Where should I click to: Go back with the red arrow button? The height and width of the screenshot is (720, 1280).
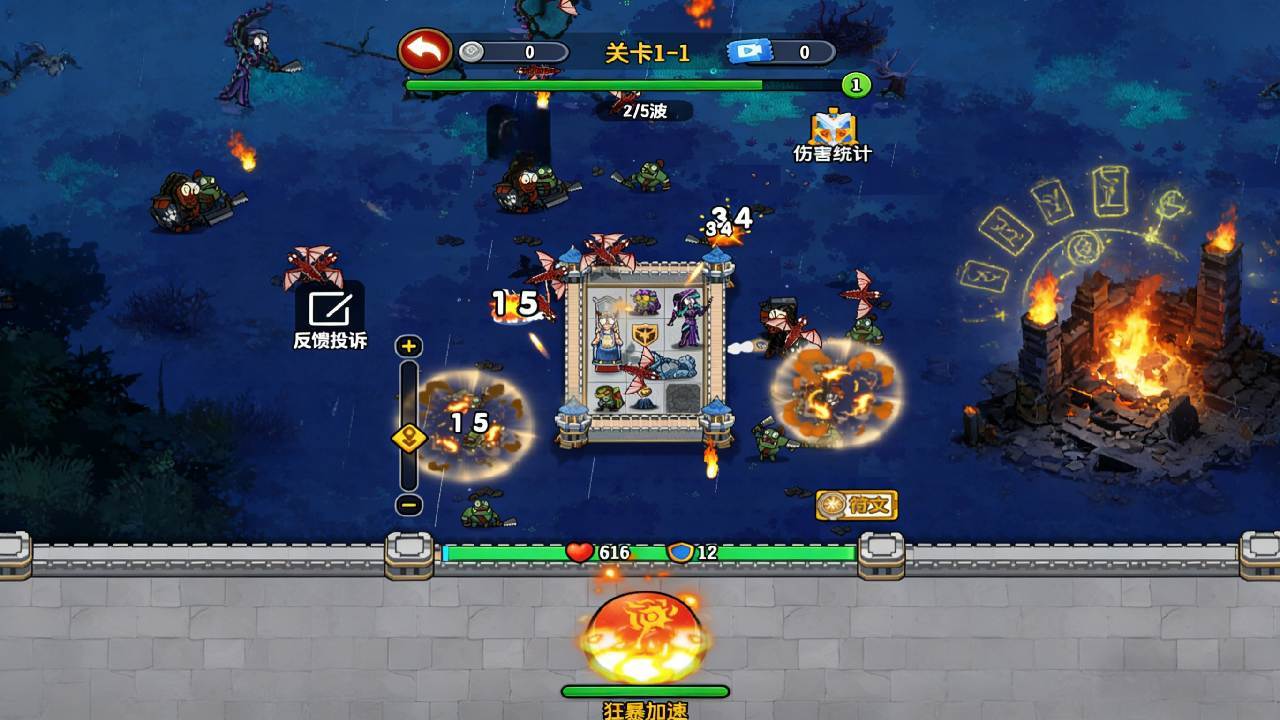pos(426,51)
